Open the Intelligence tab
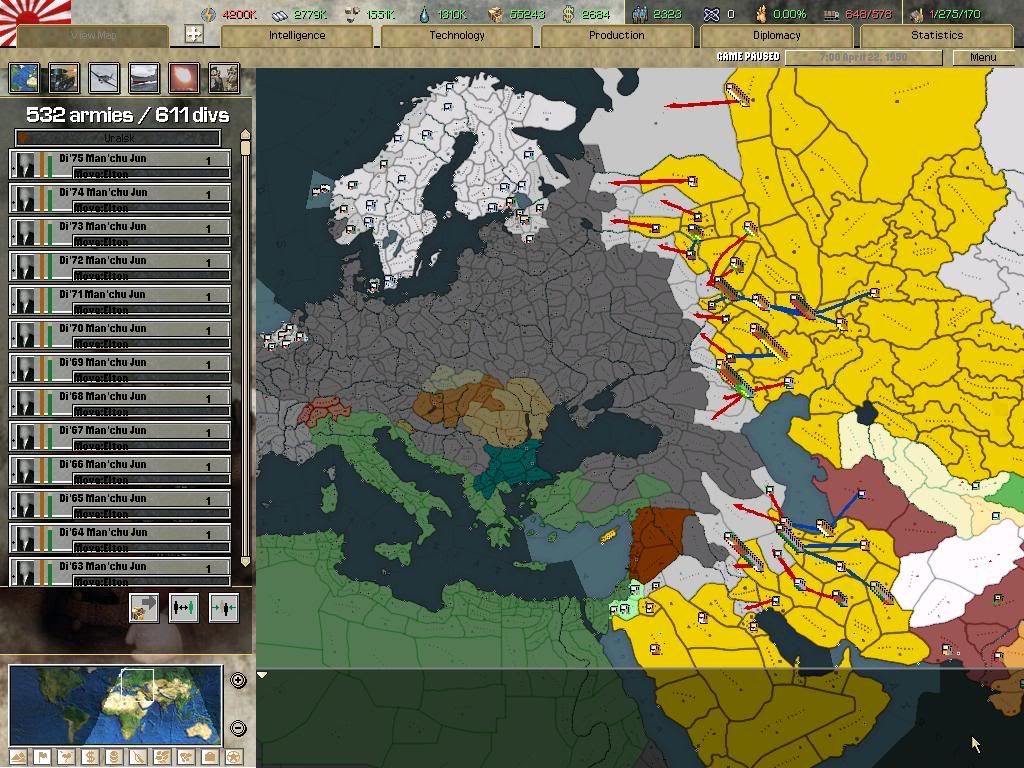This screenshot has height=768, width=1024. 297,35
